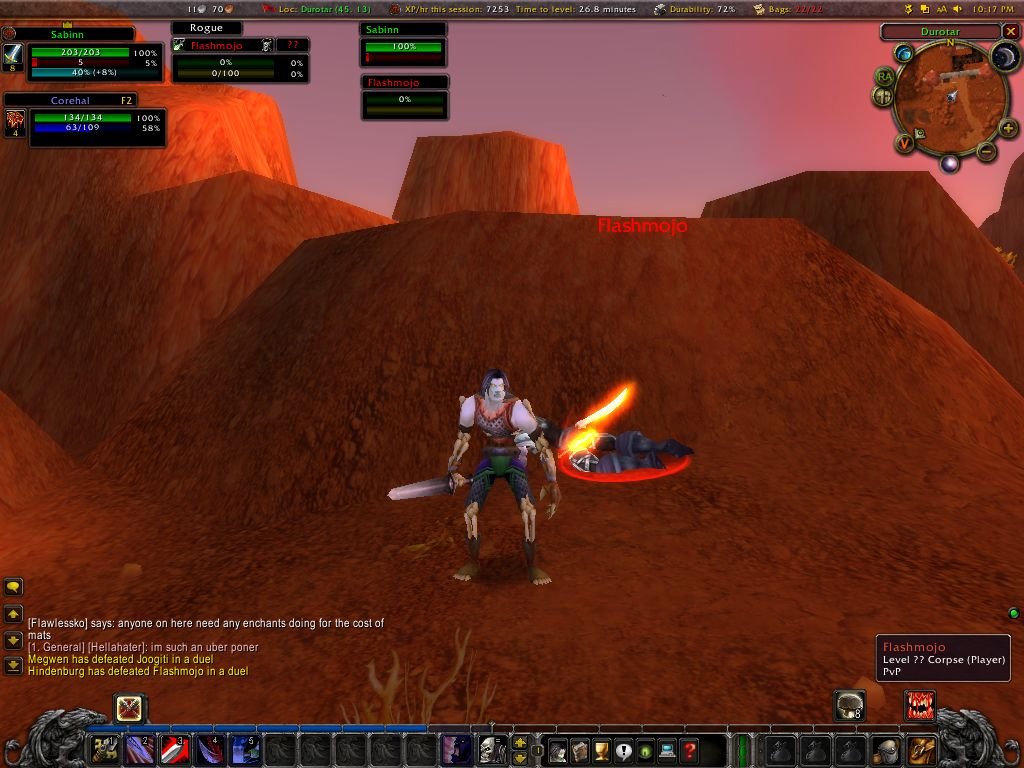Click the red fanged face icon
The image size is (1024, 768).
(919, 704)
